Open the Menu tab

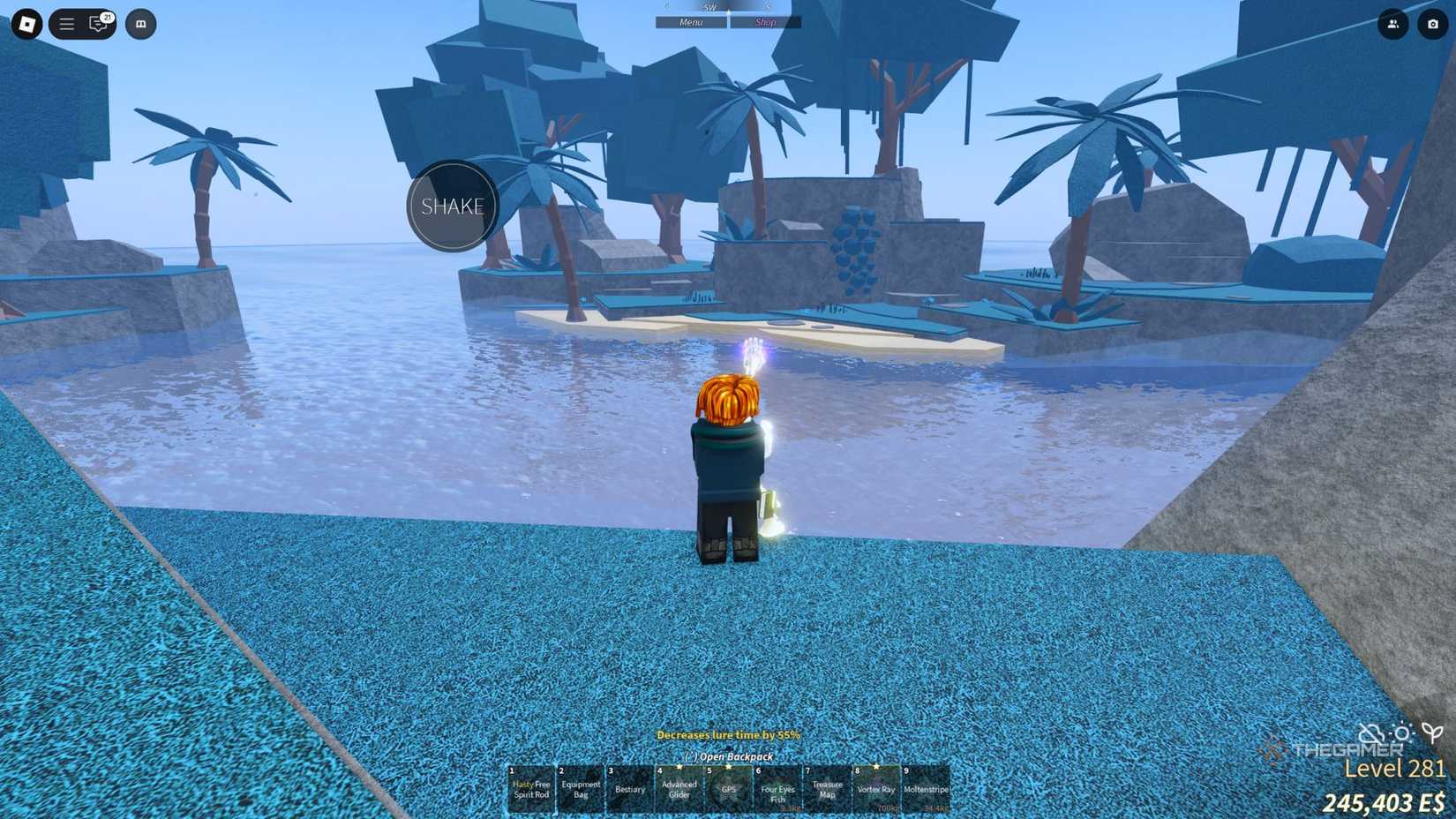point(690,22)
